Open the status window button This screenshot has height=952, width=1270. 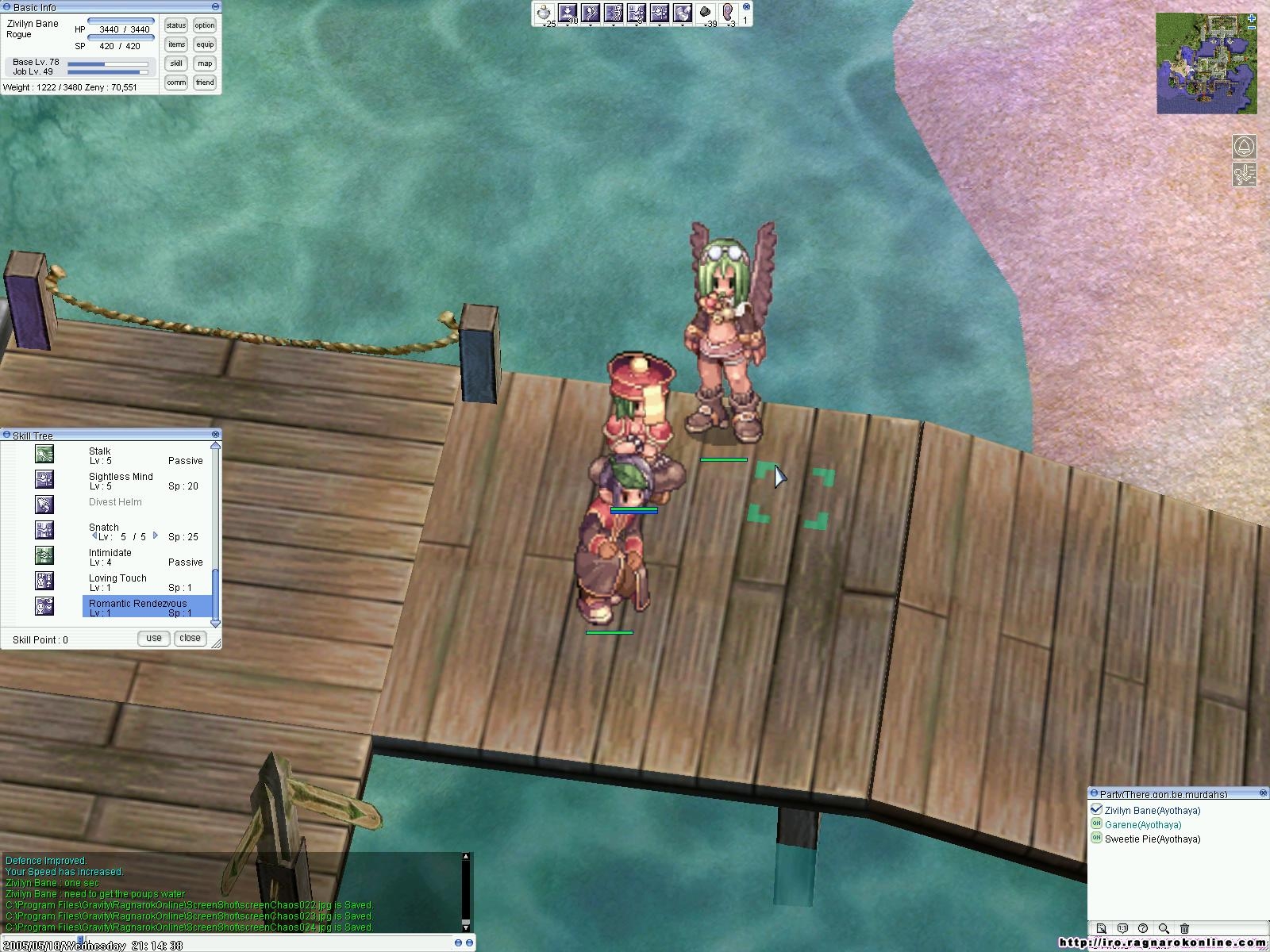(x=176, y=25)
